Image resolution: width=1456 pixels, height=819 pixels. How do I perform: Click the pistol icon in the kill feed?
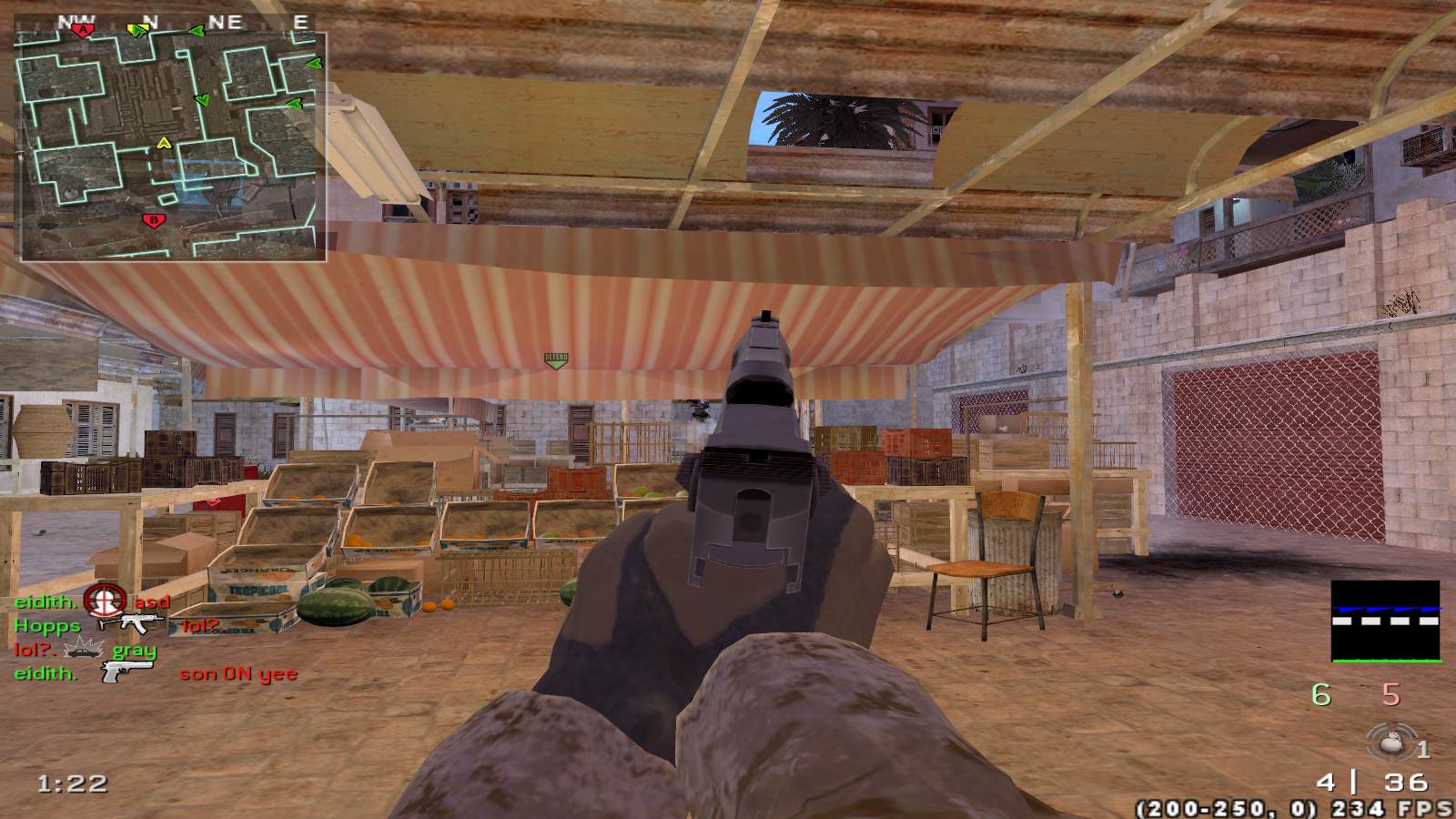point(126,672)
